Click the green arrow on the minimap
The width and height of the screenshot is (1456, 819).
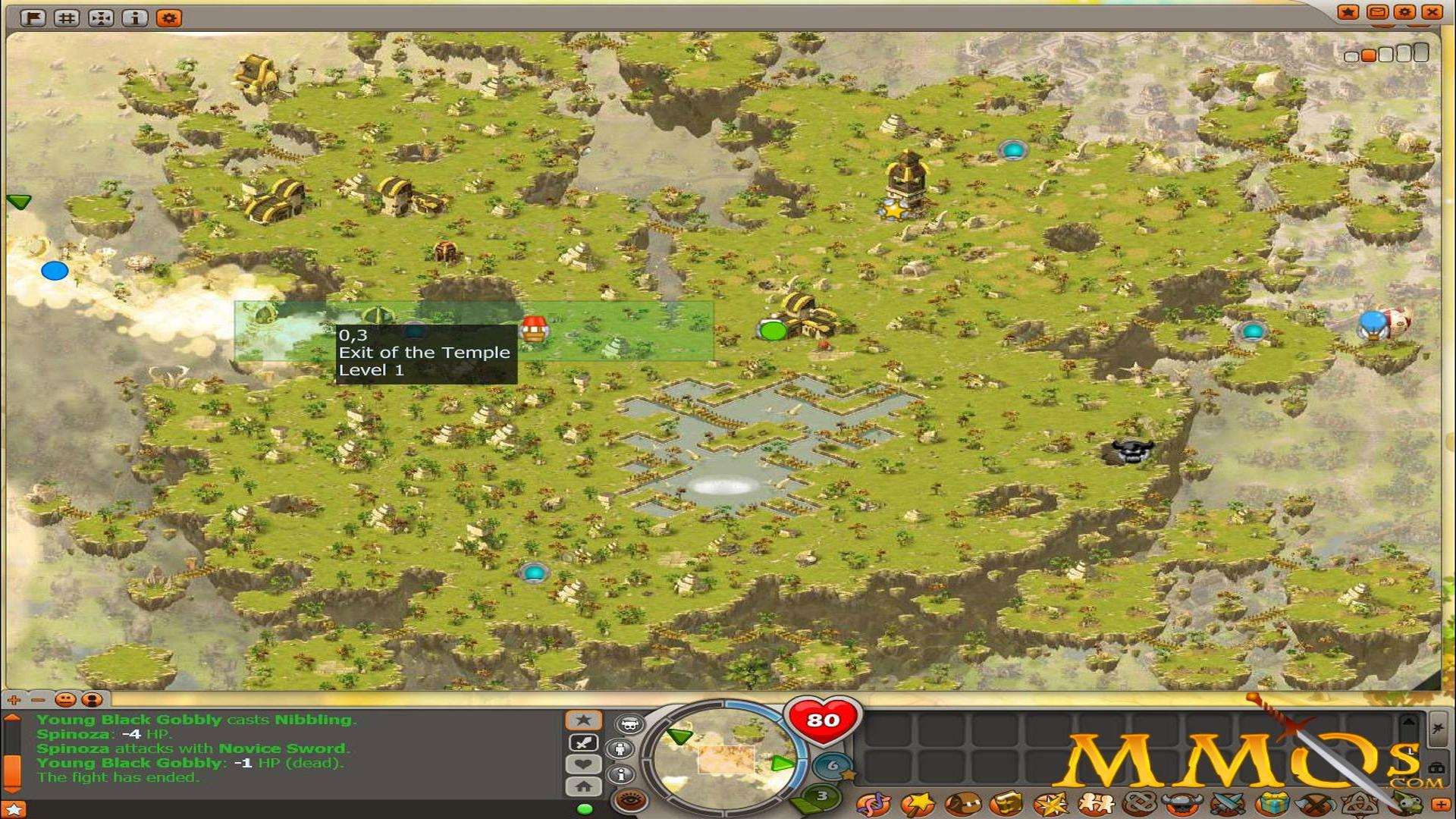click(679, 736)
